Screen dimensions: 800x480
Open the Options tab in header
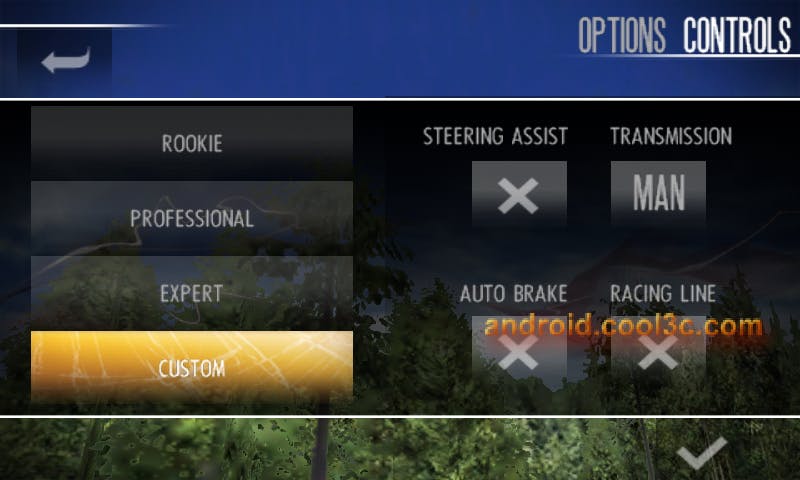tap(621, 36)
